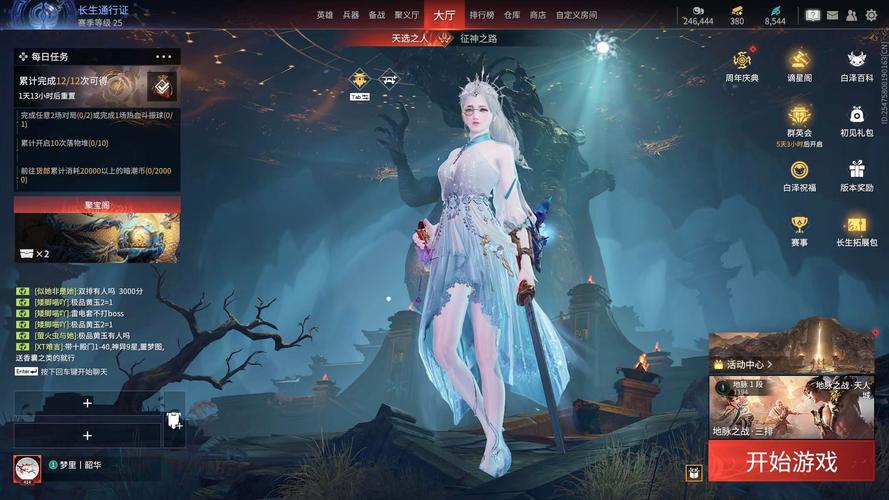Screen dimensions: 889x500
Task: Open the 英雄 heroes menu
Action: (x=325, y=15)
